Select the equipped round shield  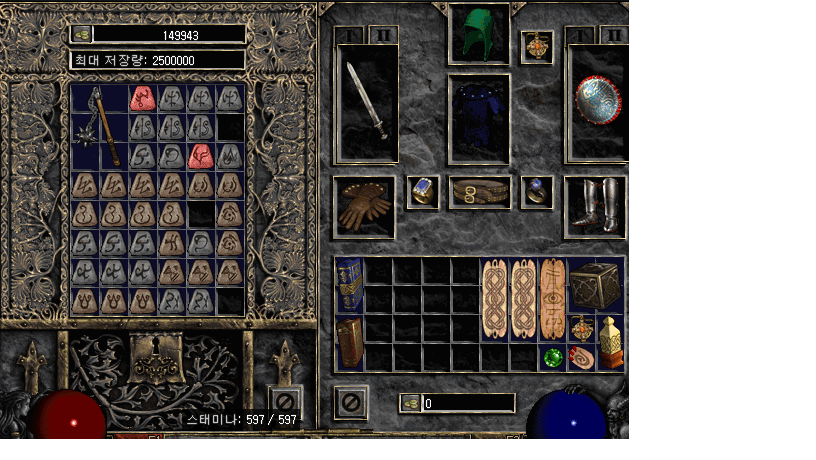tap(596, 102)
